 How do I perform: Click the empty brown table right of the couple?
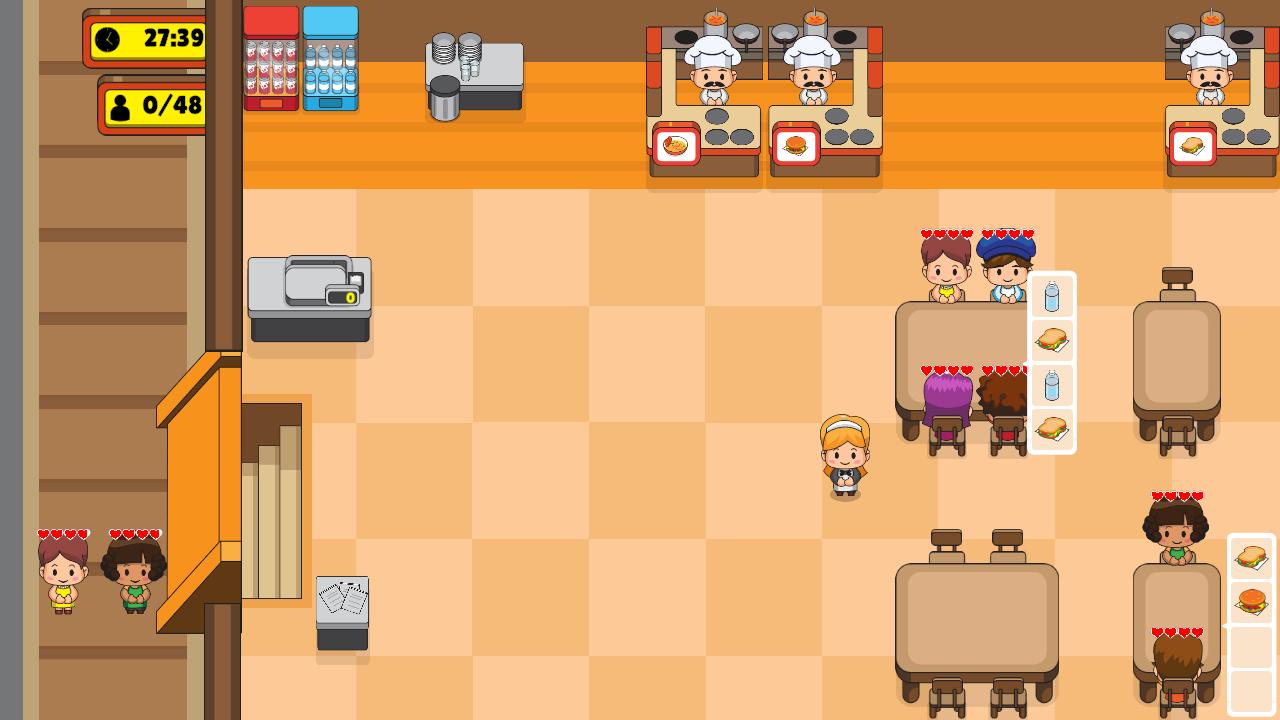[x=1177, y=350]
